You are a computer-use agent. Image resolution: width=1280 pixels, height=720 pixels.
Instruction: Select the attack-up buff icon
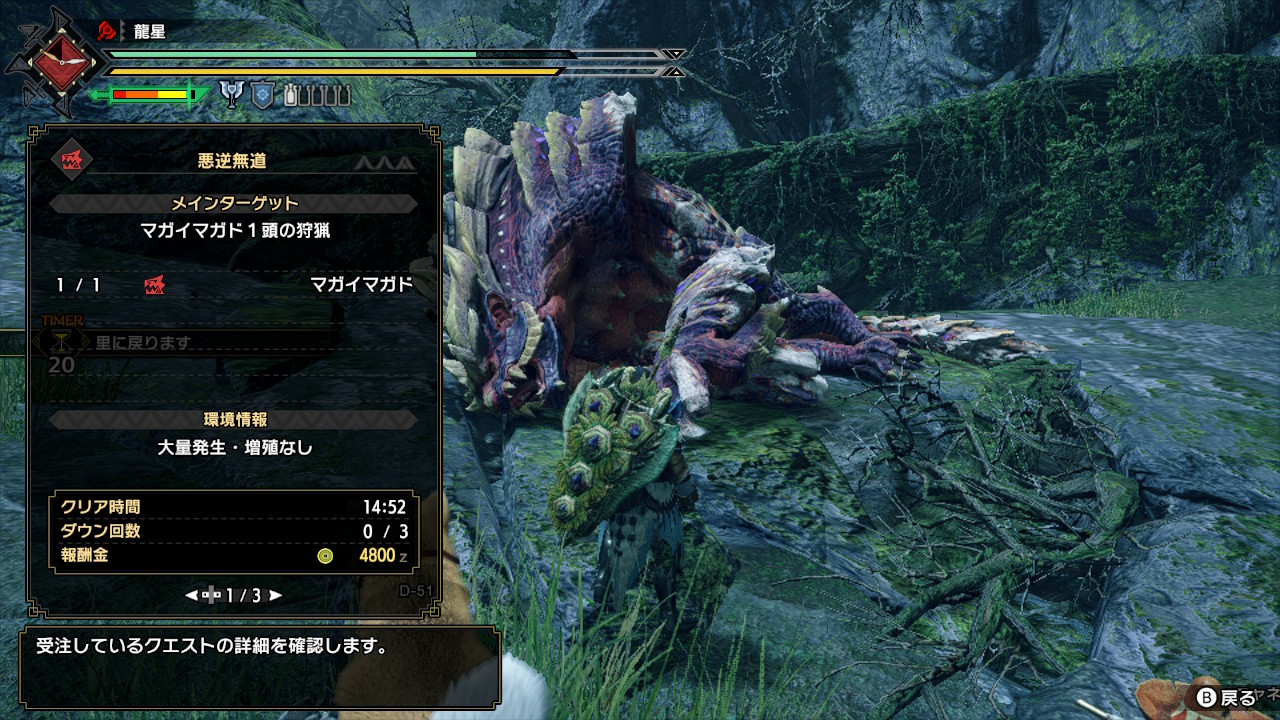233,95
